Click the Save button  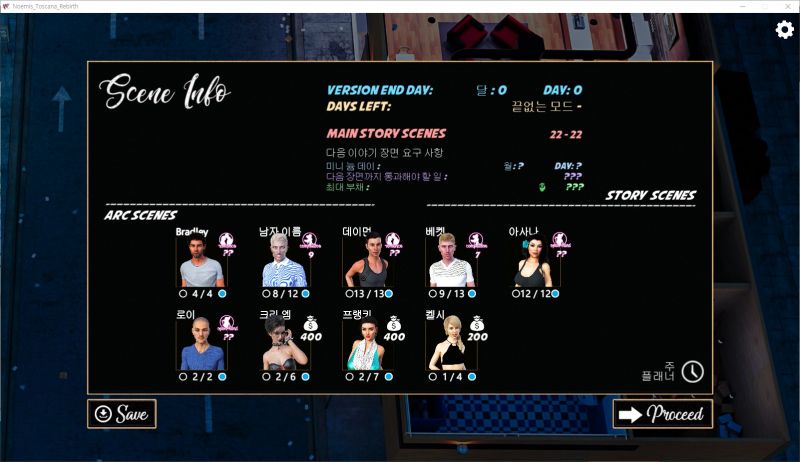coord(122,414)
